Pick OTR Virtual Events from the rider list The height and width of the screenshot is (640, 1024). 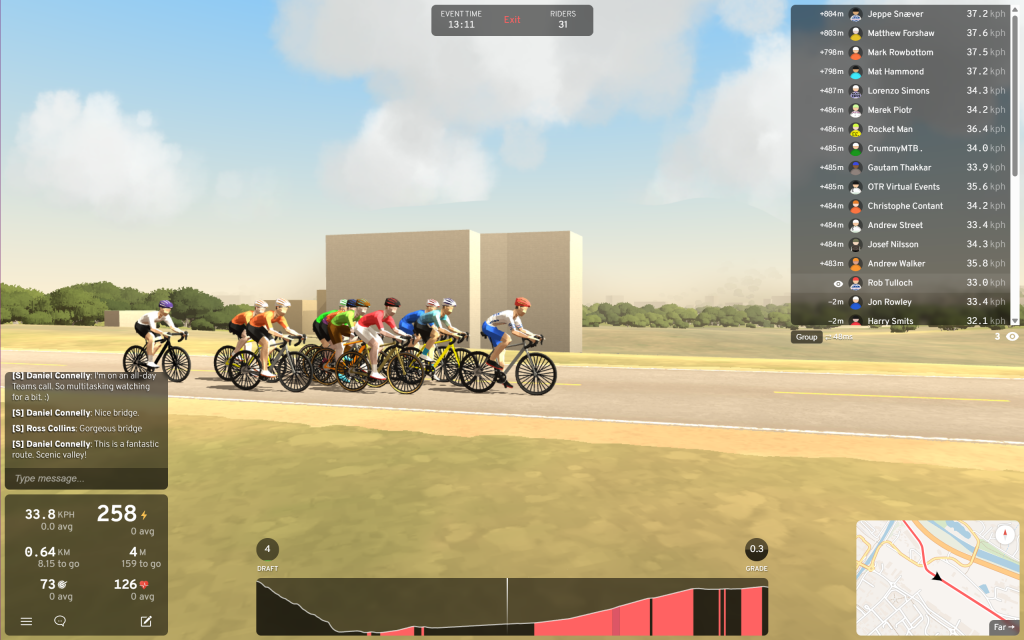903,187
